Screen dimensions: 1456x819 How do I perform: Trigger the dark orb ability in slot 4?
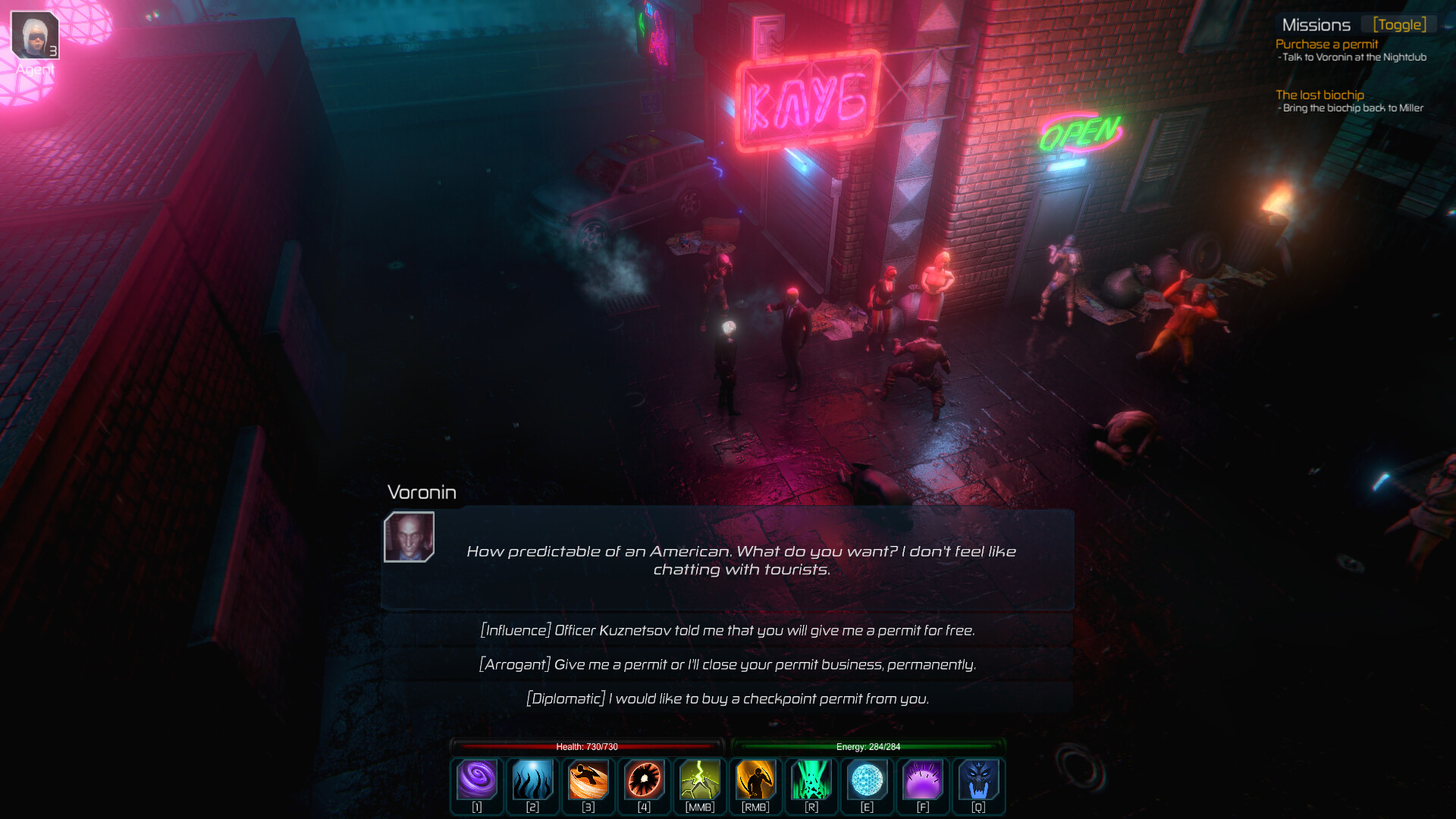(644, 786)
